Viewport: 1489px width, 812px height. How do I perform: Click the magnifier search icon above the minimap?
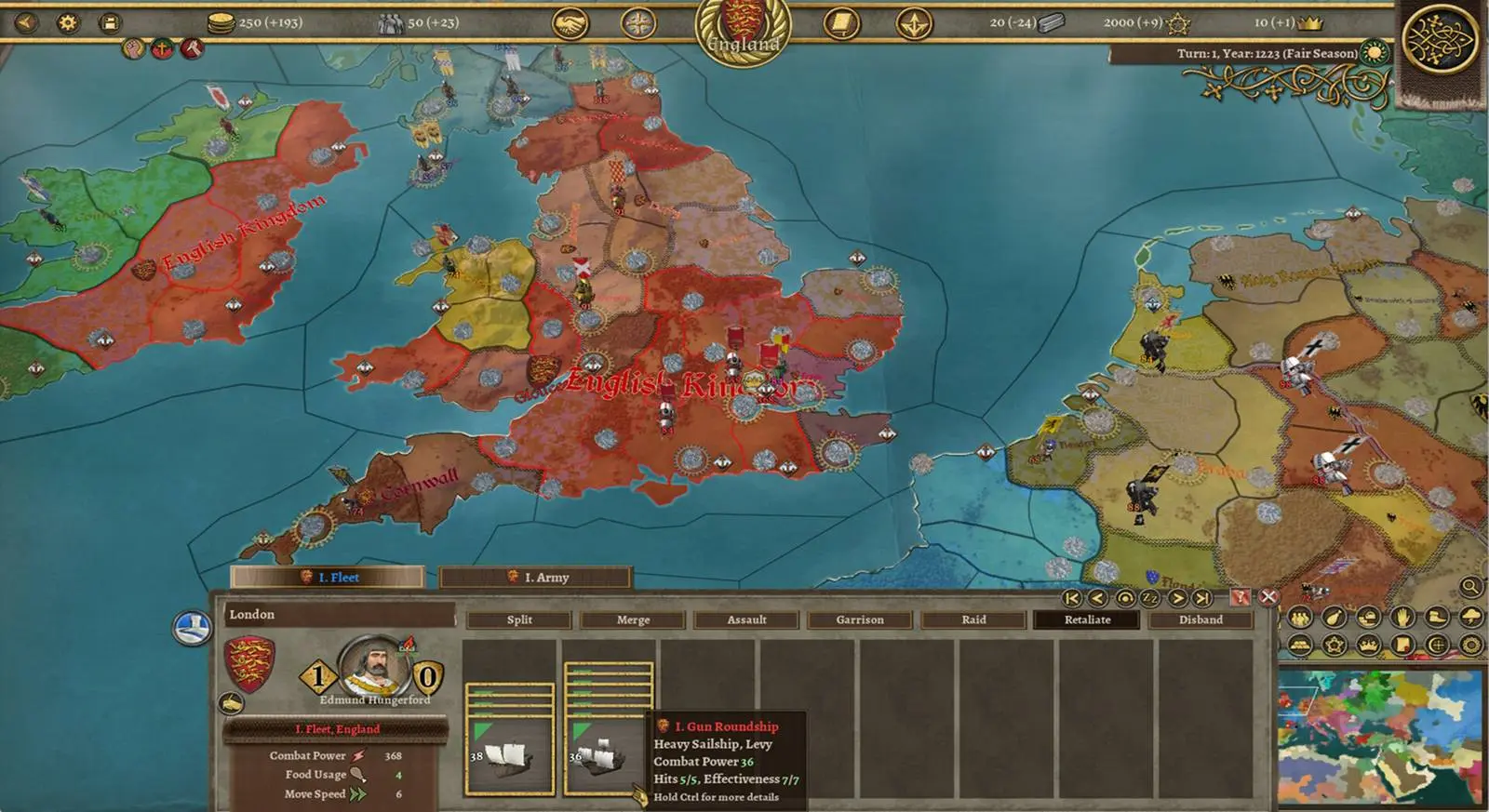click(1470, 589)
